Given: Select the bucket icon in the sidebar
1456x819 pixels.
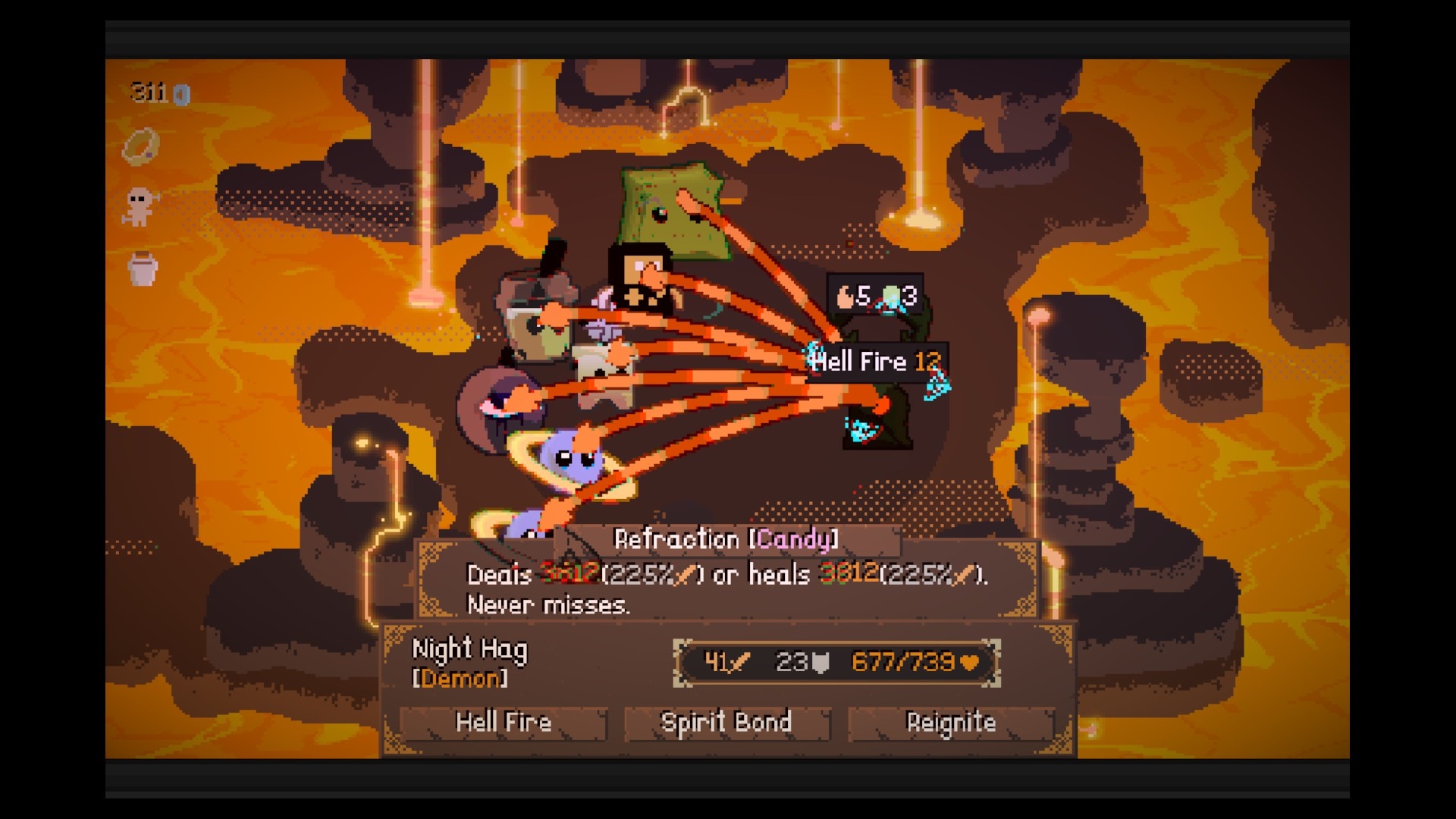Looking at the screenshot, I should point(143,268).
